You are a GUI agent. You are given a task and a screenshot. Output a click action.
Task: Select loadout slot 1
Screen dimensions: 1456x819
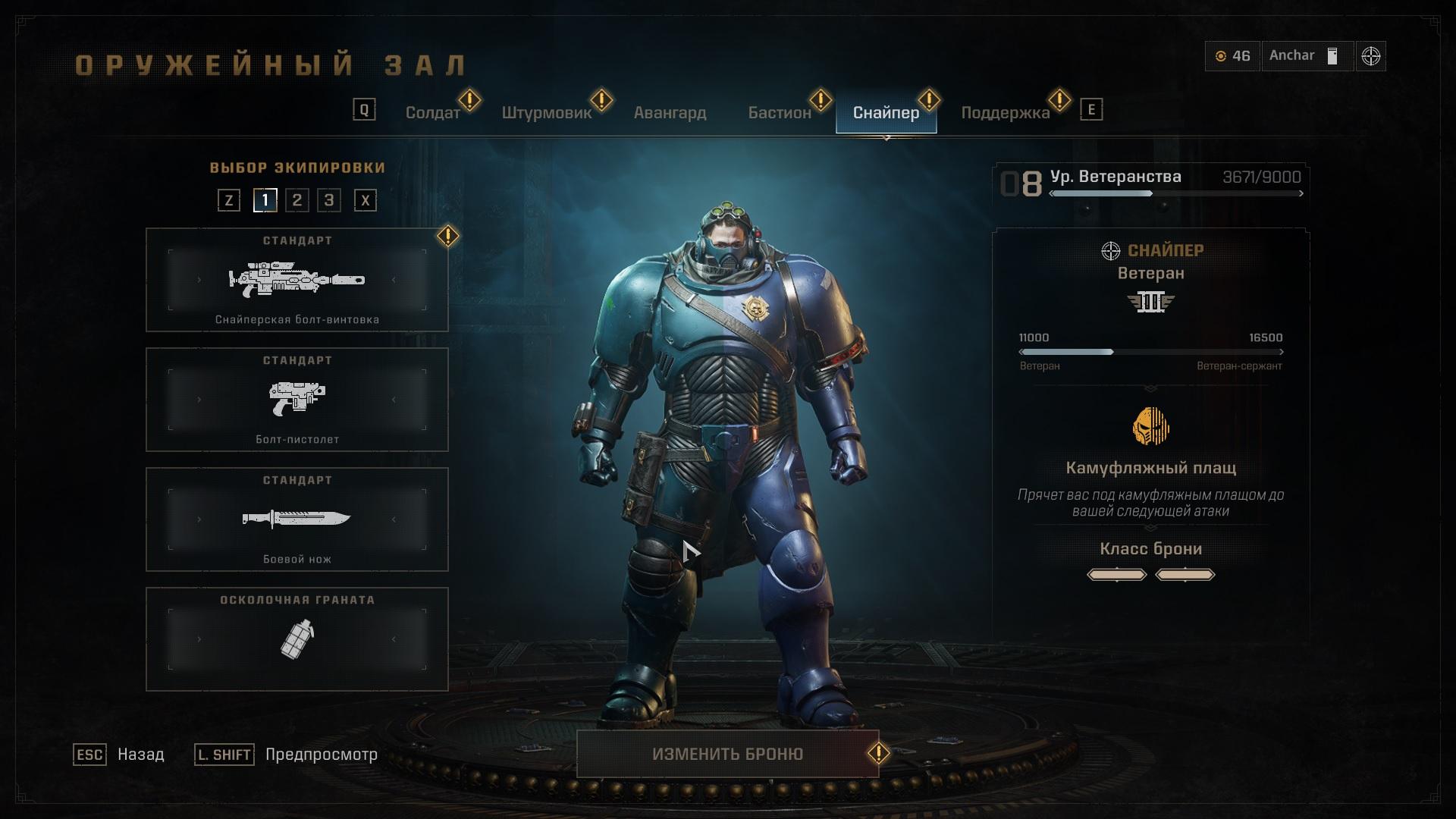(265, 200)
